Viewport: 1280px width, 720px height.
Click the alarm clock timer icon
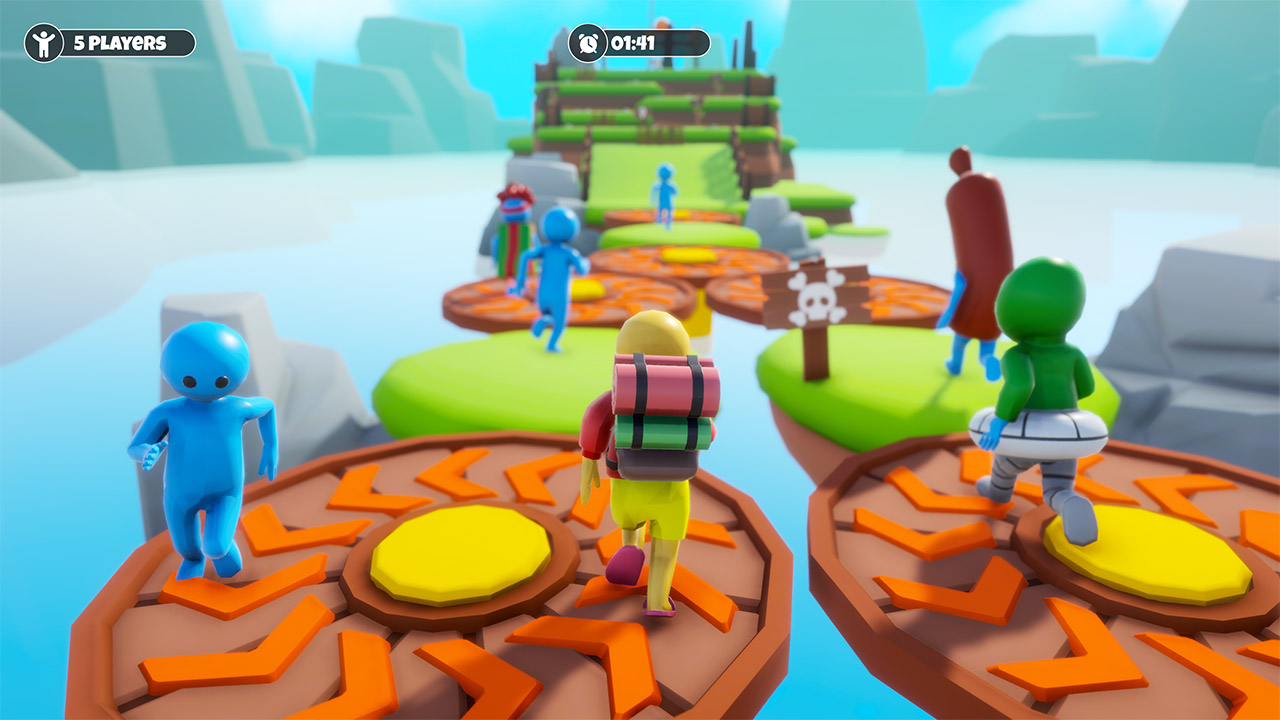(588, 43)
